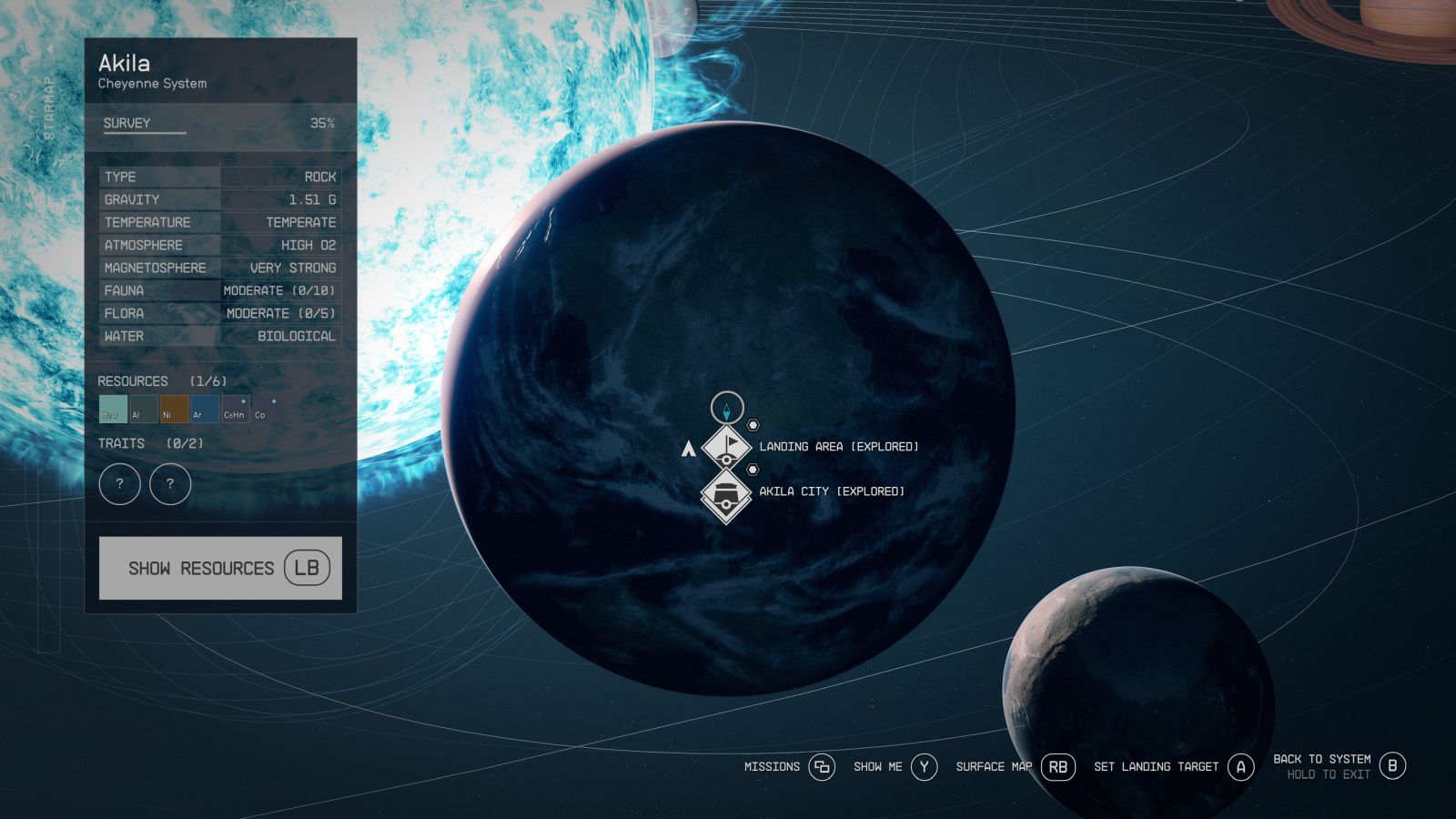This screenshot has height=819, width=1456.
Task: Select the Al aluminum resource tile
Action: click(x=144, y=409)
